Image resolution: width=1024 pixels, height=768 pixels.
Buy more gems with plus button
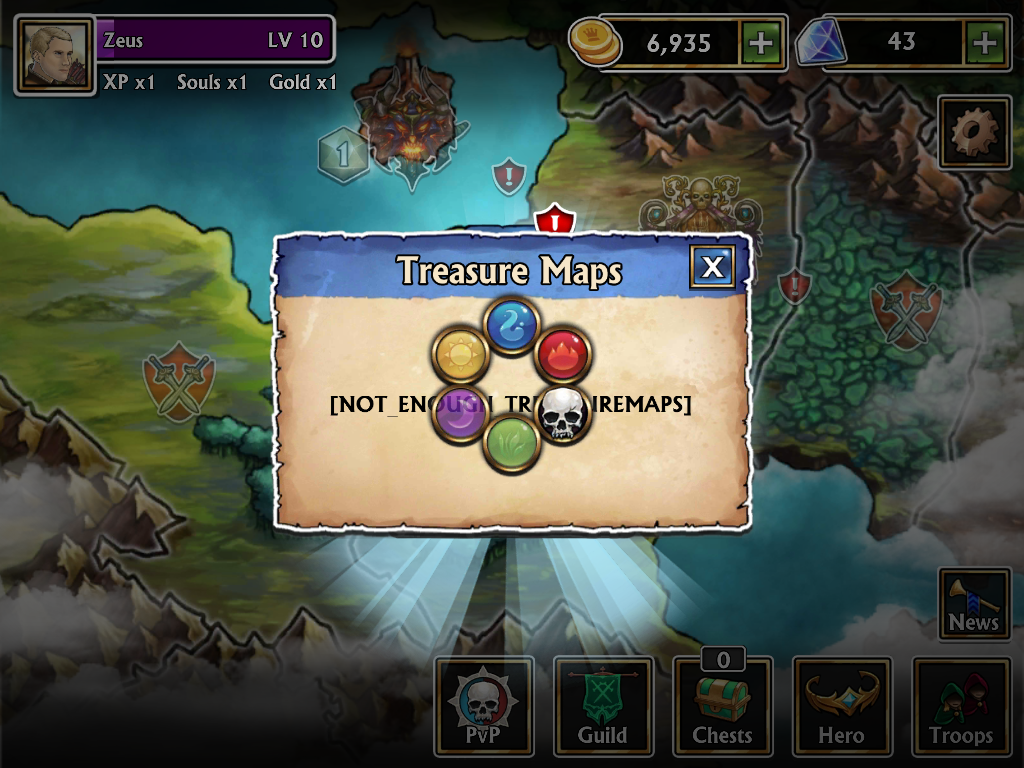pos(985,43)
